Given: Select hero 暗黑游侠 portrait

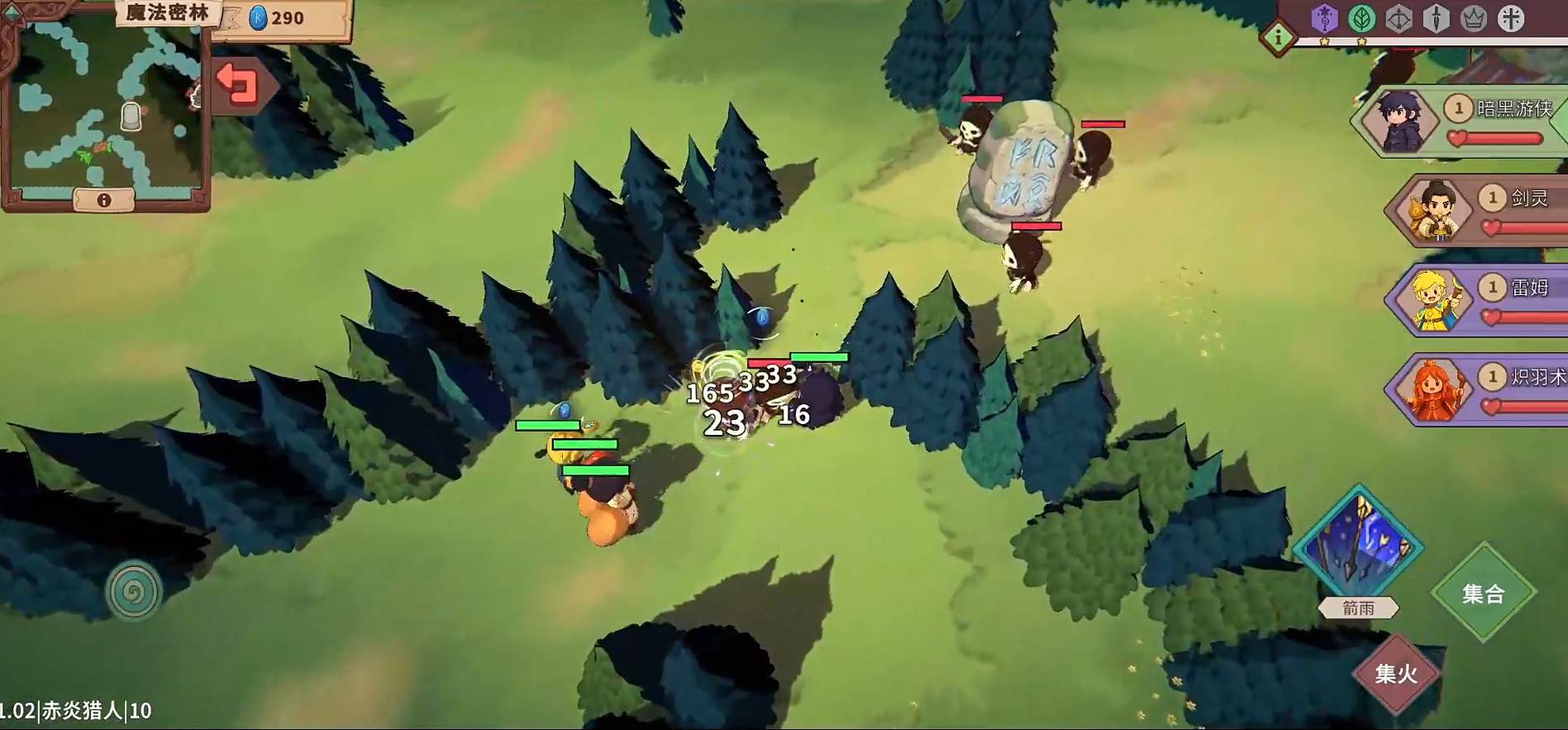Looking at the screenshot, I should (1399, 122).
